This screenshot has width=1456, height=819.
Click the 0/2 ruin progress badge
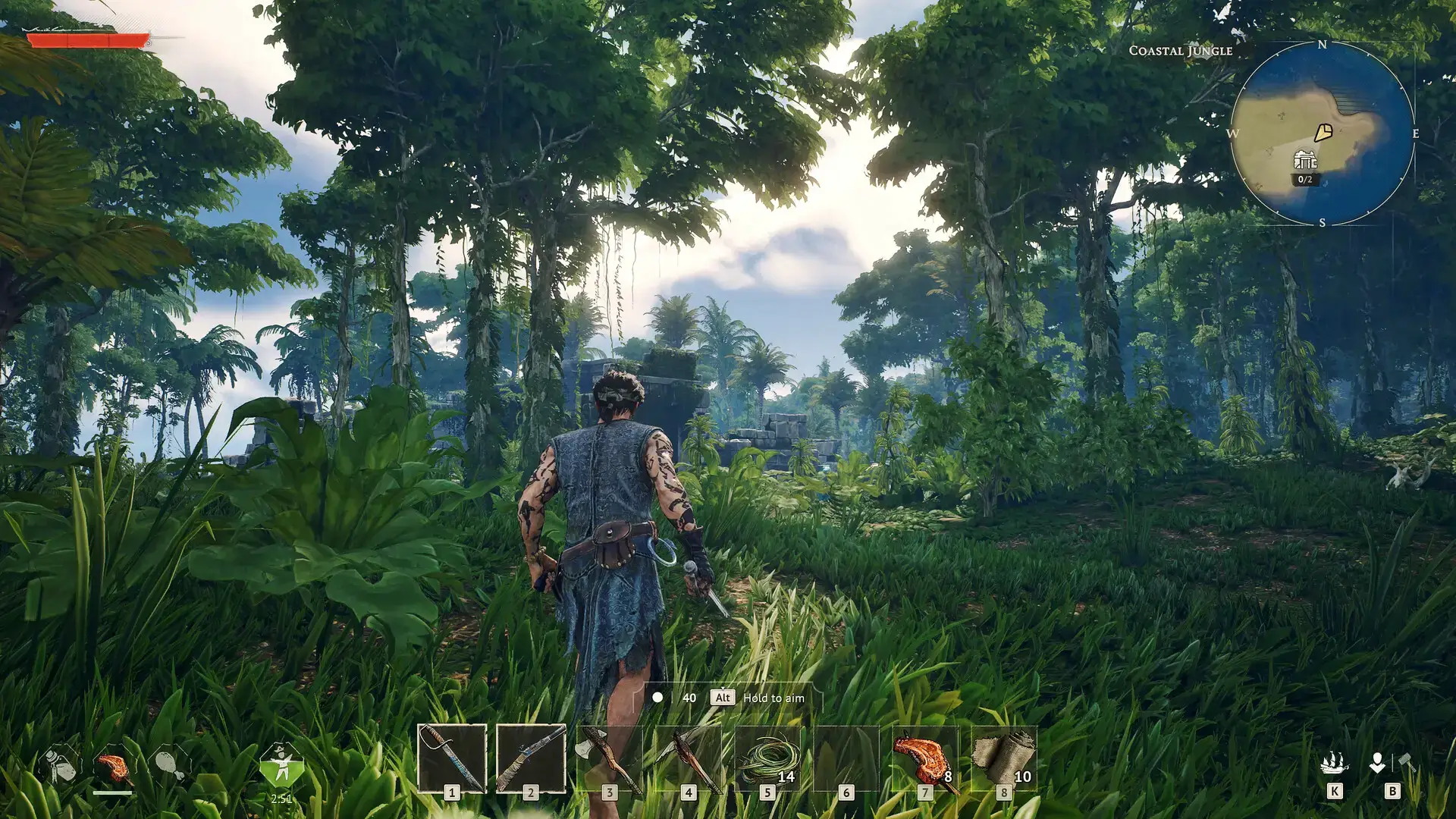tap(1305, 180)
